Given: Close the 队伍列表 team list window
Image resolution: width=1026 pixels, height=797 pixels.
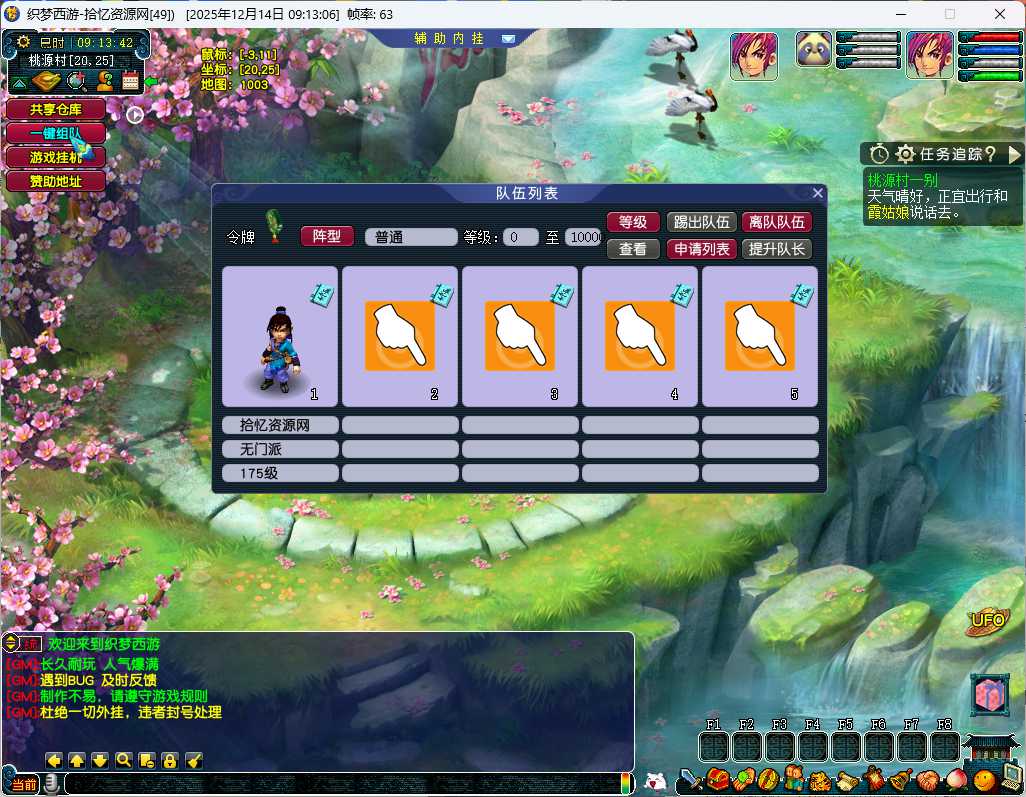Looking at the screenshot, I should 818,193.
